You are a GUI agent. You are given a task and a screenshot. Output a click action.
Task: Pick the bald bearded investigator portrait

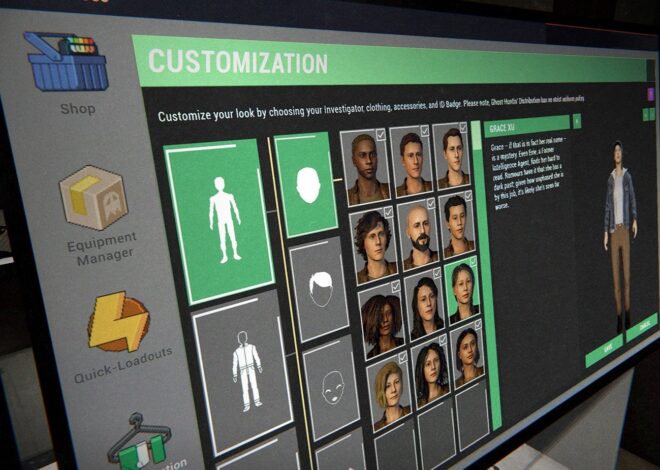pyautogui.click(x=419, y=234)
